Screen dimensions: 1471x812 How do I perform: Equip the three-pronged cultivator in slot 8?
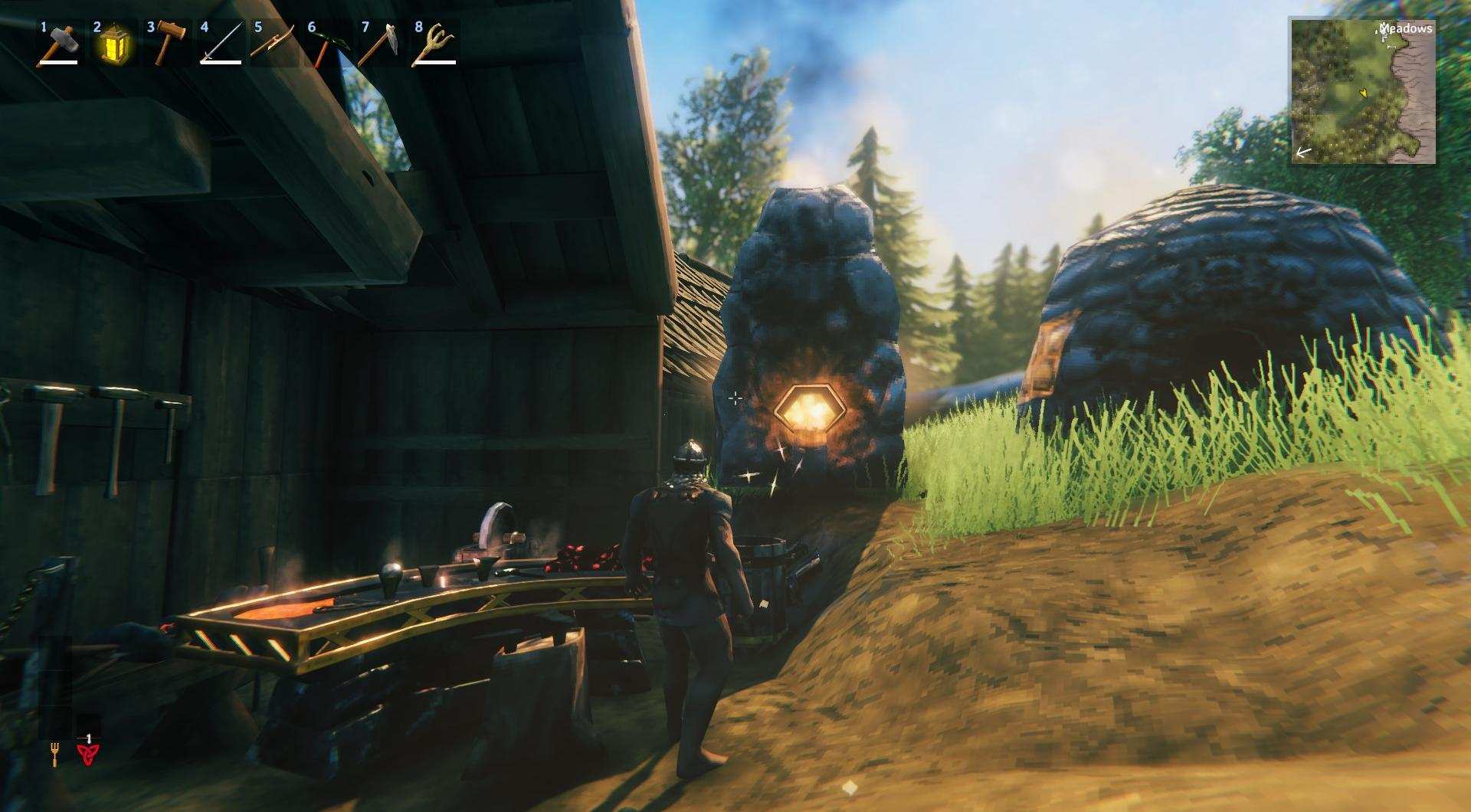pos(434,44)
